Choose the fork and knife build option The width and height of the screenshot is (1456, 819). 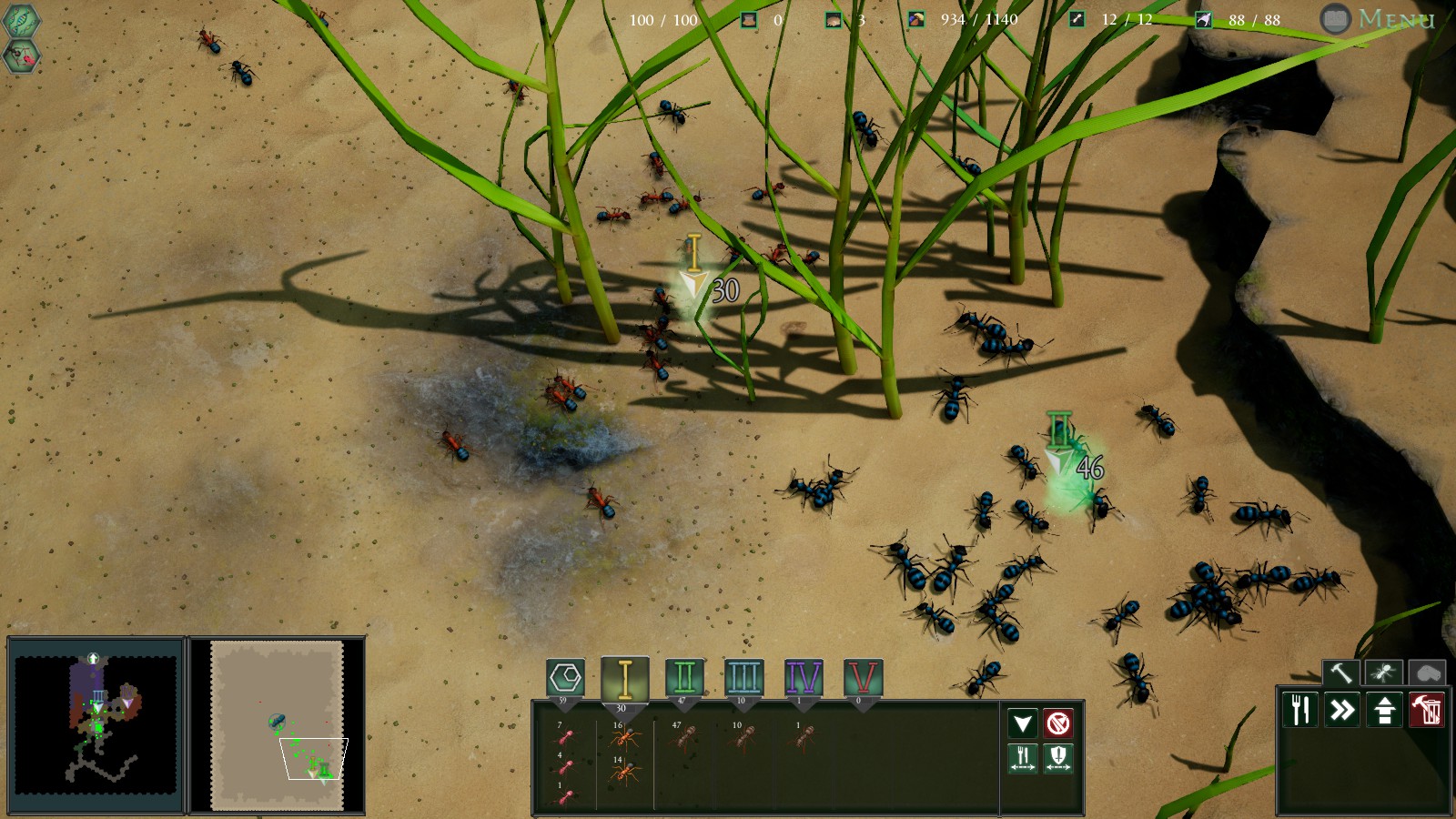click(1301, 710)
